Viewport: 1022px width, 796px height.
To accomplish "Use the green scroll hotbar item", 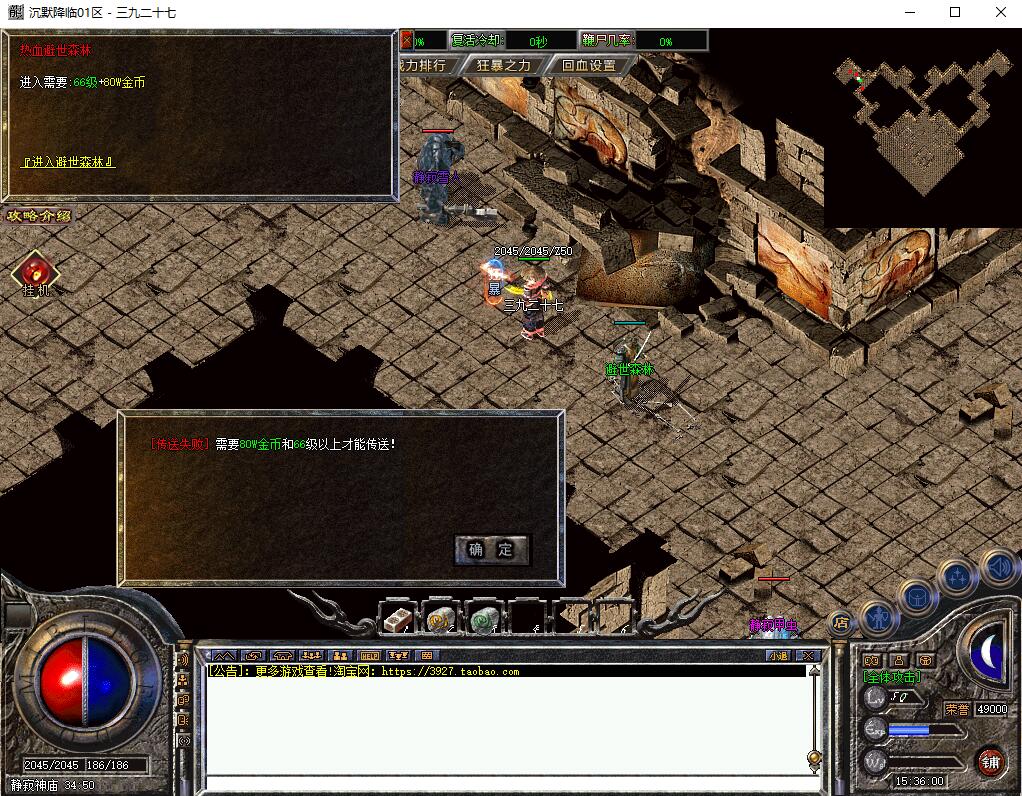I will click(485, 620).
